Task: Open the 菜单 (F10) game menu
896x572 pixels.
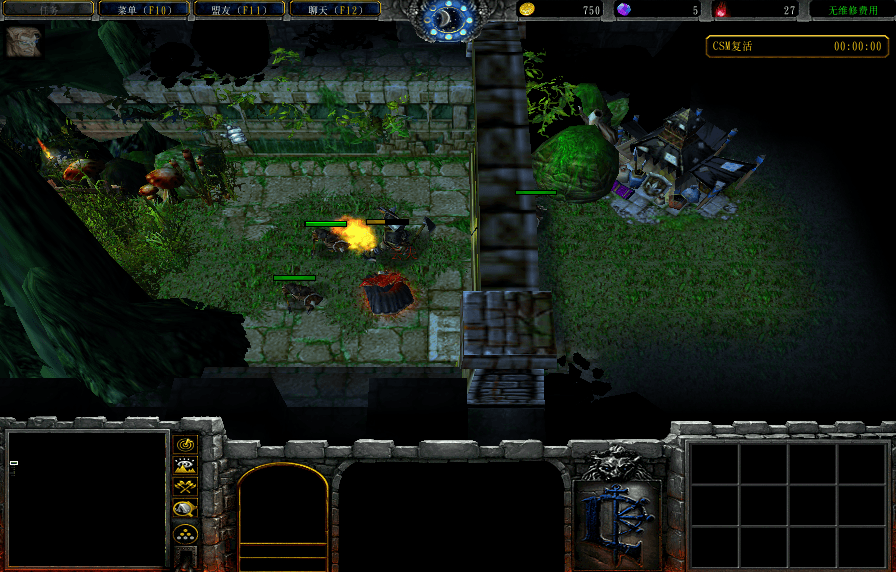Action: 144,9
